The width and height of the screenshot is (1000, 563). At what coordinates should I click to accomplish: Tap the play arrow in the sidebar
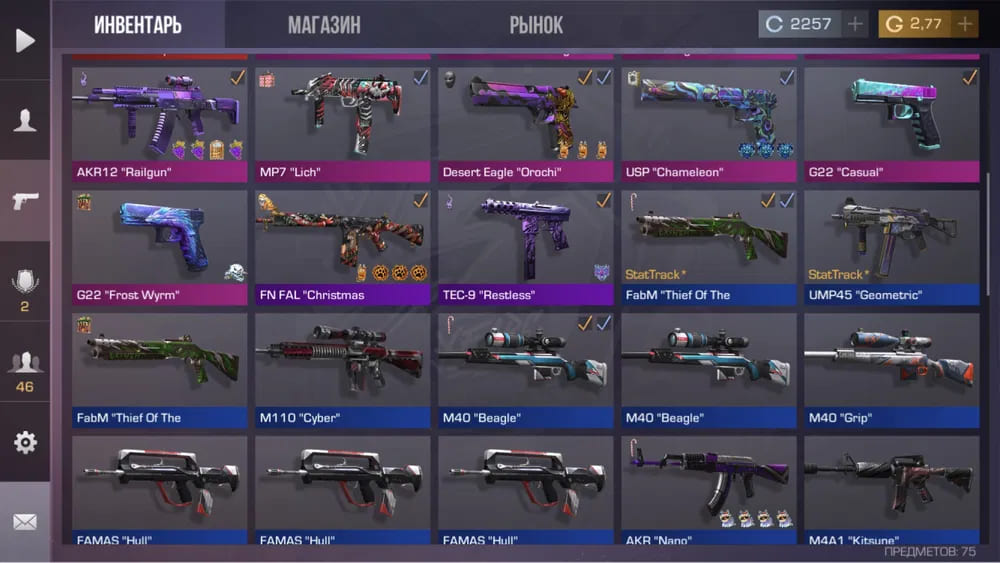(25, 40)
